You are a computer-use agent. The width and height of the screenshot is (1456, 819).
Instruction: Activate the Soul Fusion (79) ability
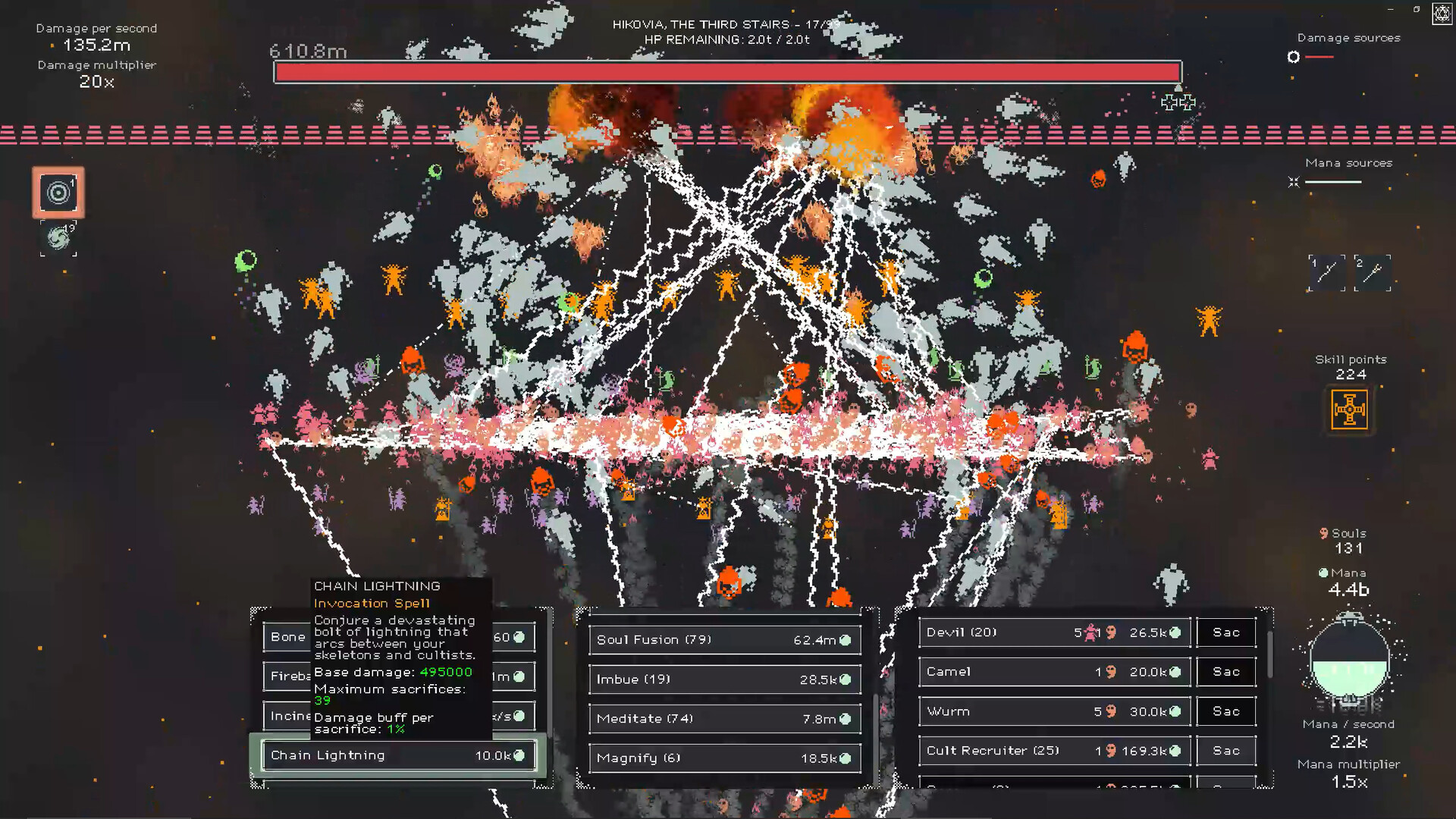coord(724,639)
